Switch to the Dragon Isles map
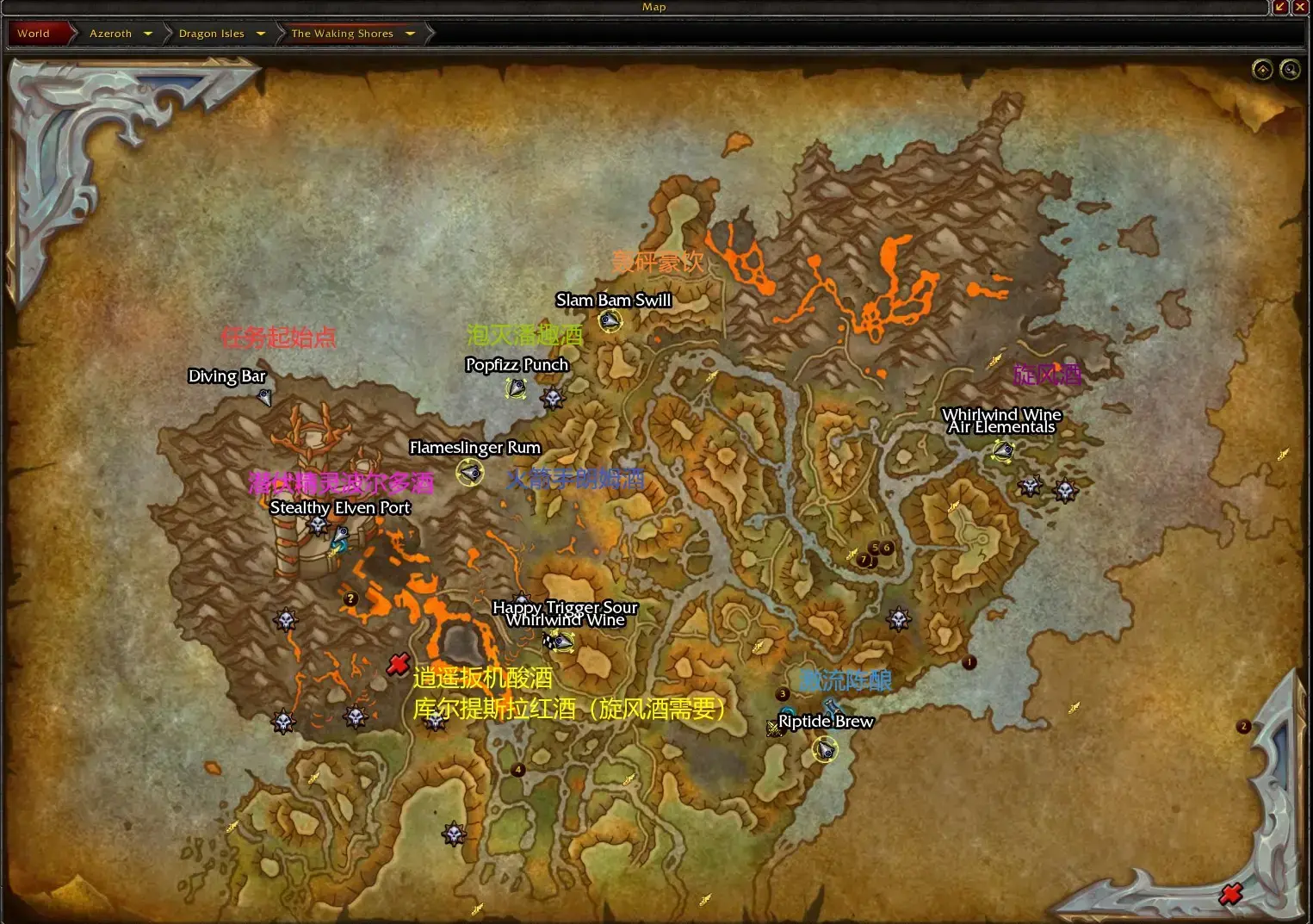 (211, 34)
